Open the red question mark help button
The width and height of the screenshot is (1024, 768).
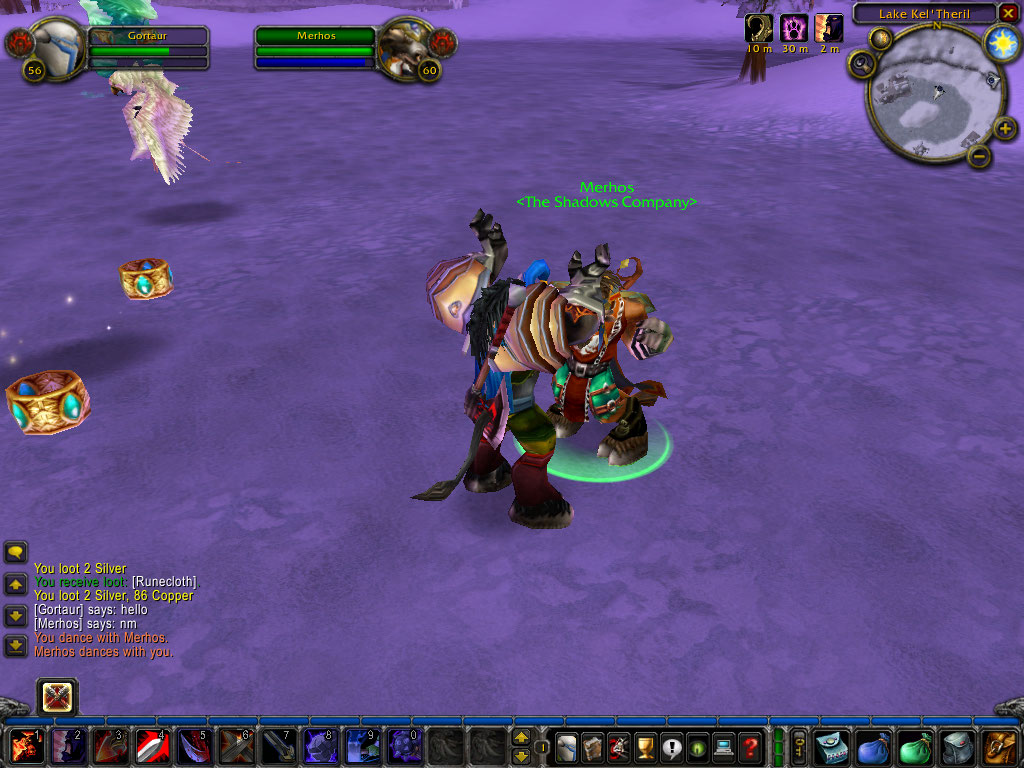tap(749, 746)
